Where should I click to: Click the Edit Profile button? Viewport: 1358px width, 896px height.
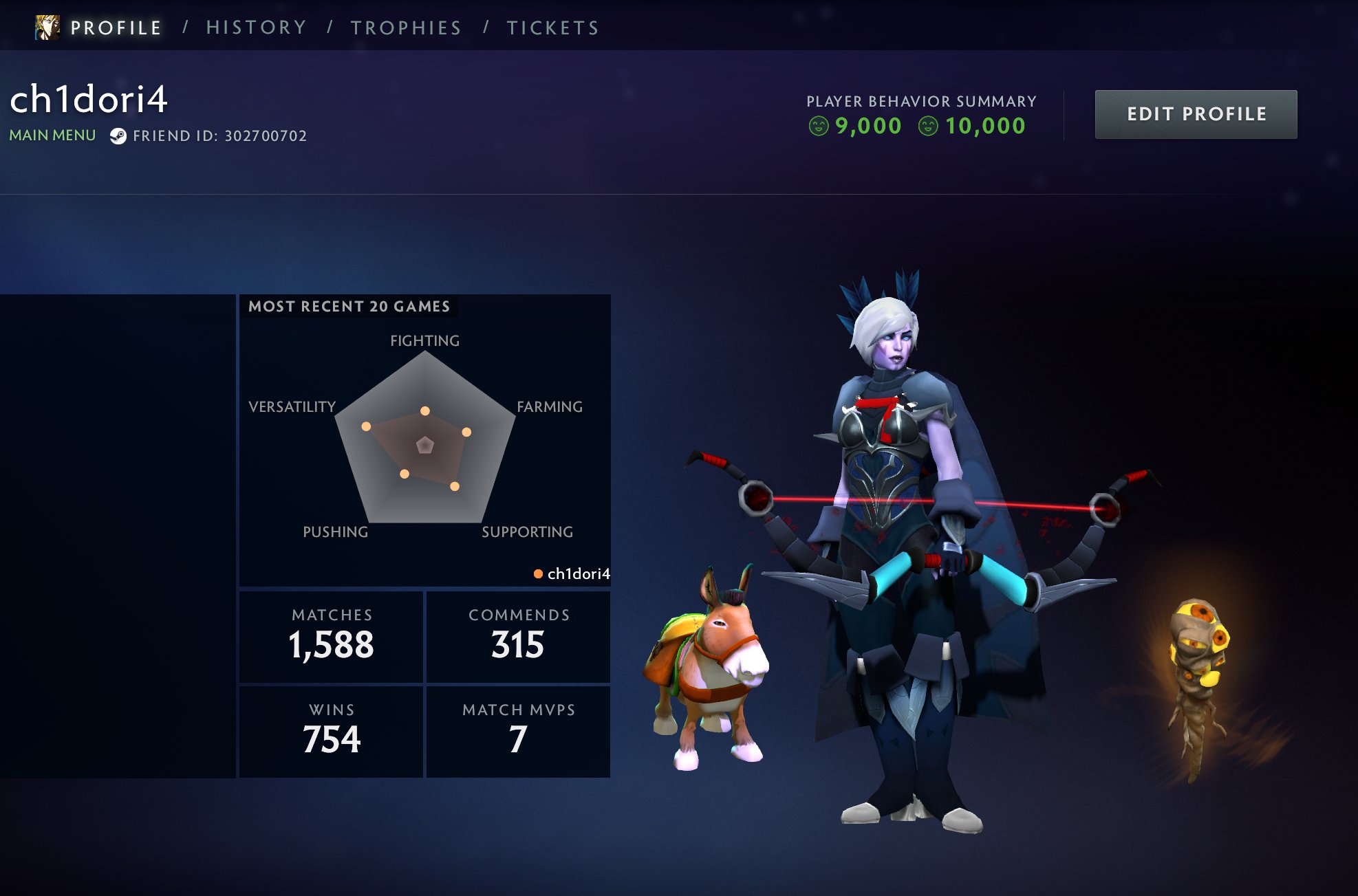[1196, 114]
